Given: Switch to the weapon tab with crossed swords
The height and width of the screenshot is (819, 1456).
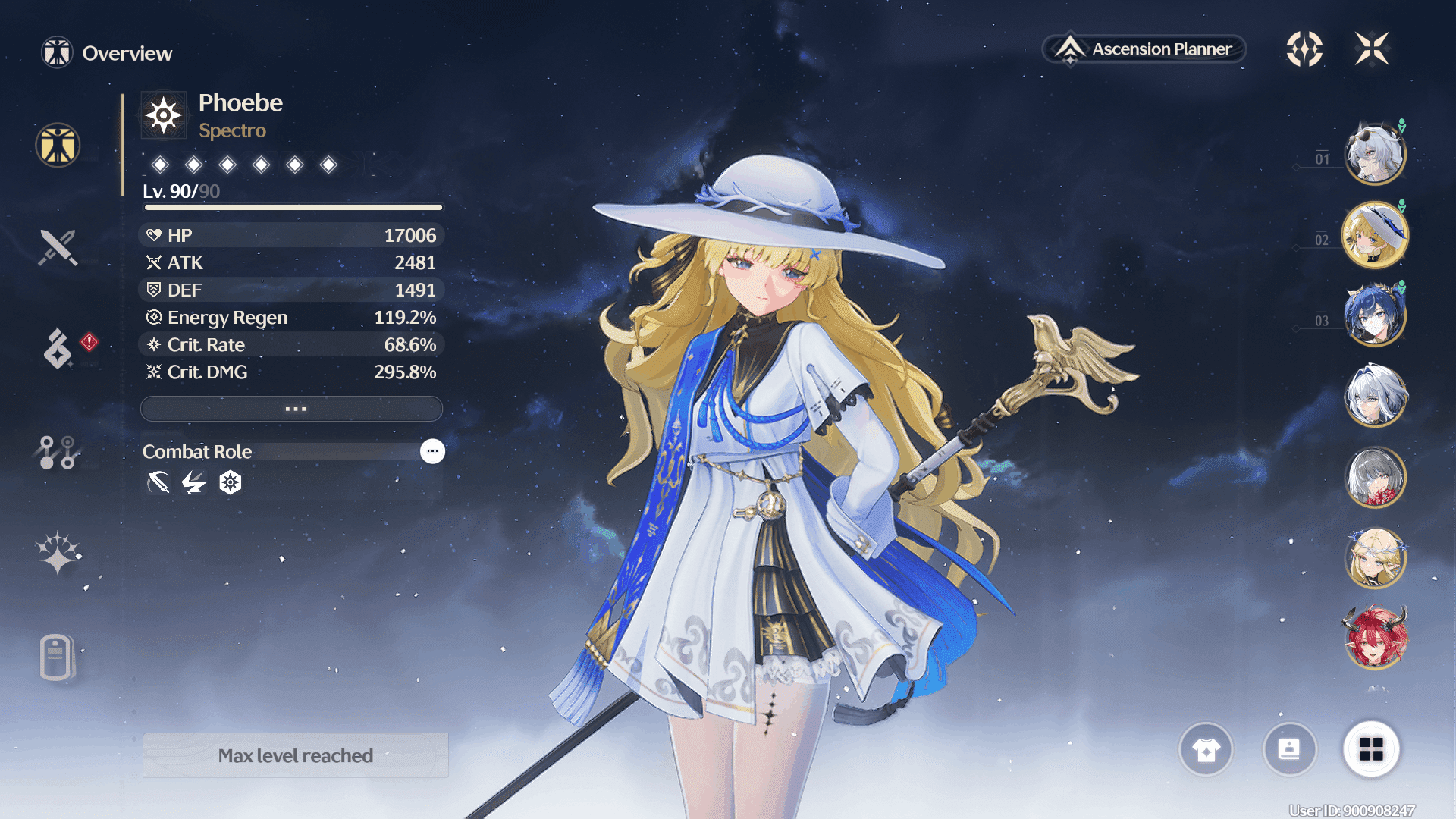Looking at the screenshot, I should (x=58, y=247).
